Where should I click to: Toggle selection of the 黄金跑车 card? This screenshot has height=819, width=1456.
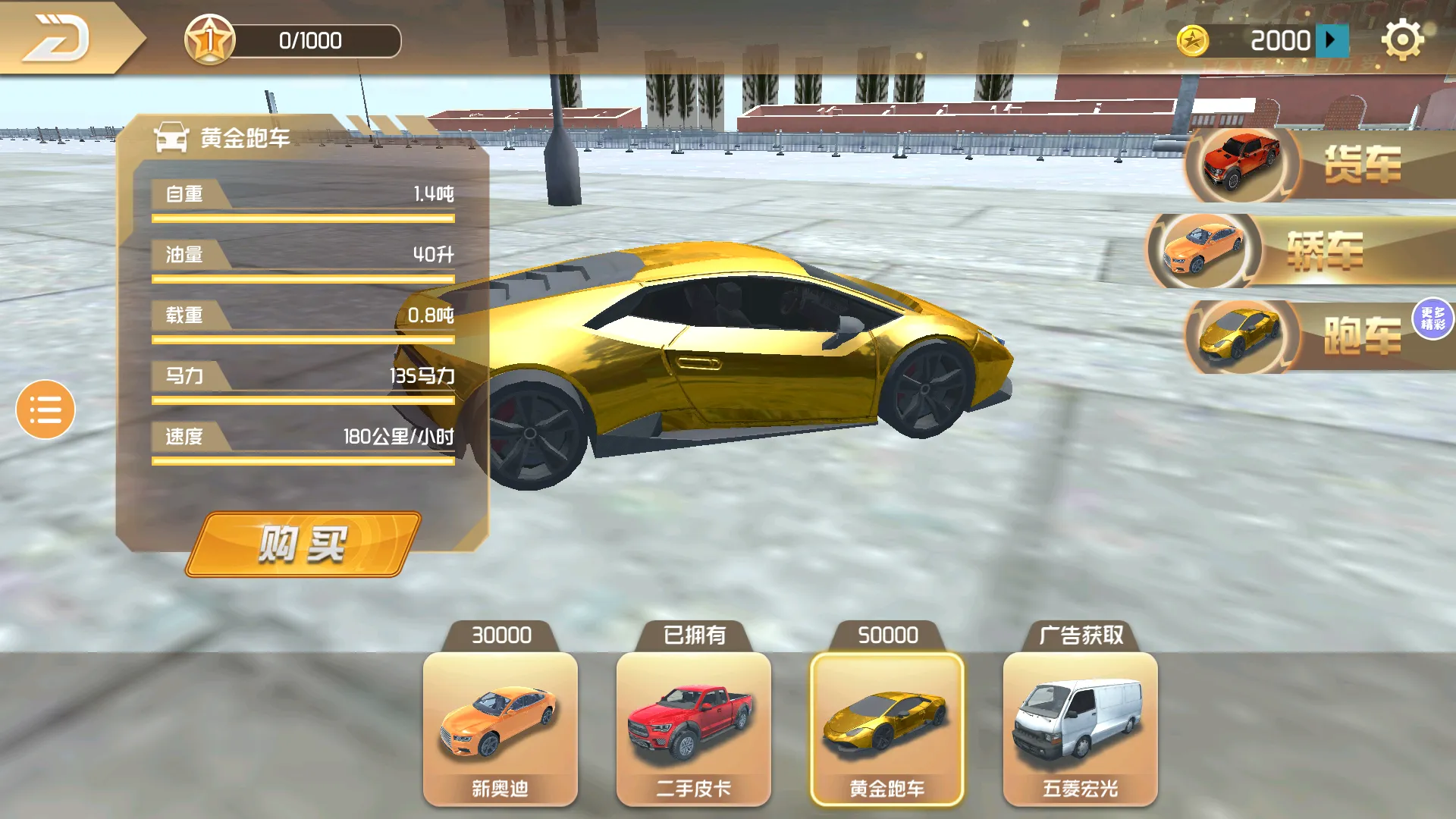[x=887, y=728]
